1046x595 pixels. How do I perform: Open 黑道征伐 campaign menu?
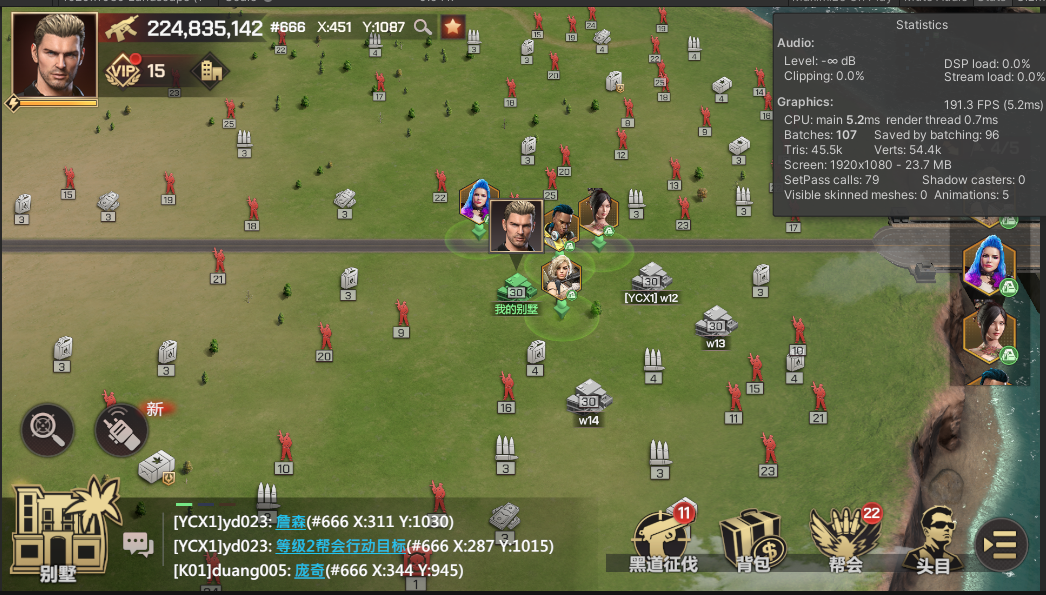pos(663,540)
